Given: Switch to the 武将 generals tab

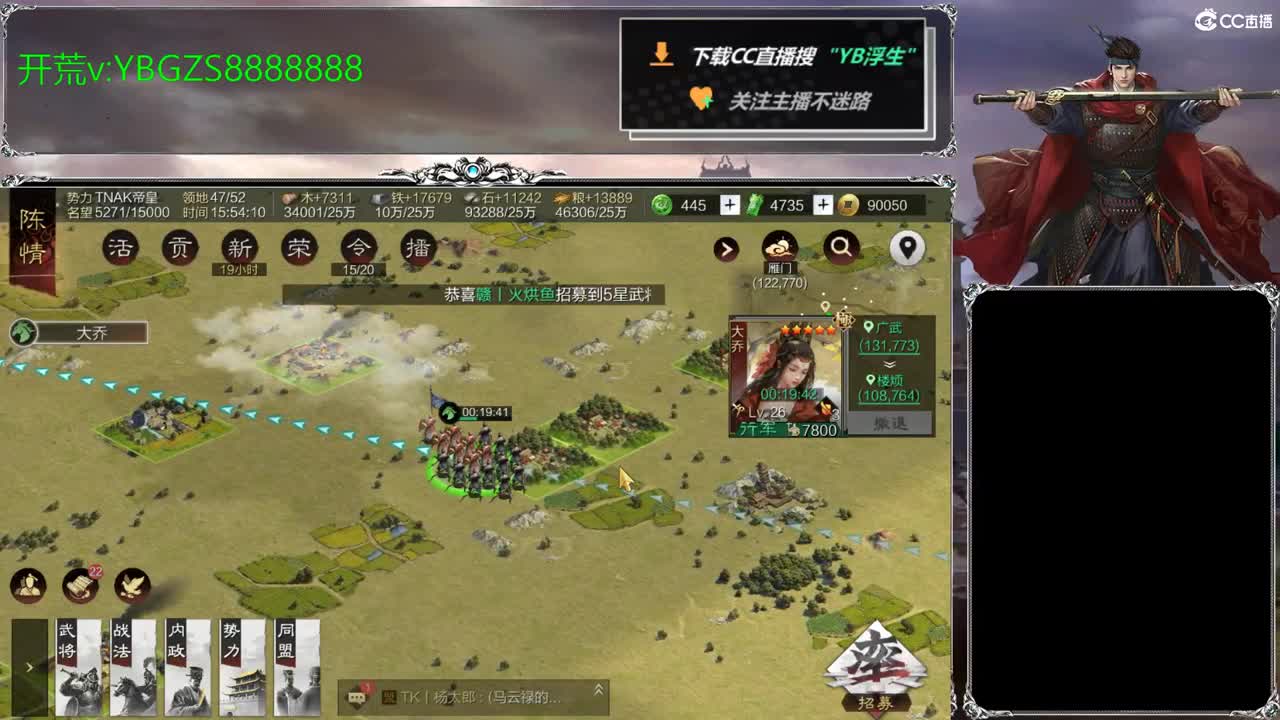Looking at the screenshot, I should pos(79,665).
